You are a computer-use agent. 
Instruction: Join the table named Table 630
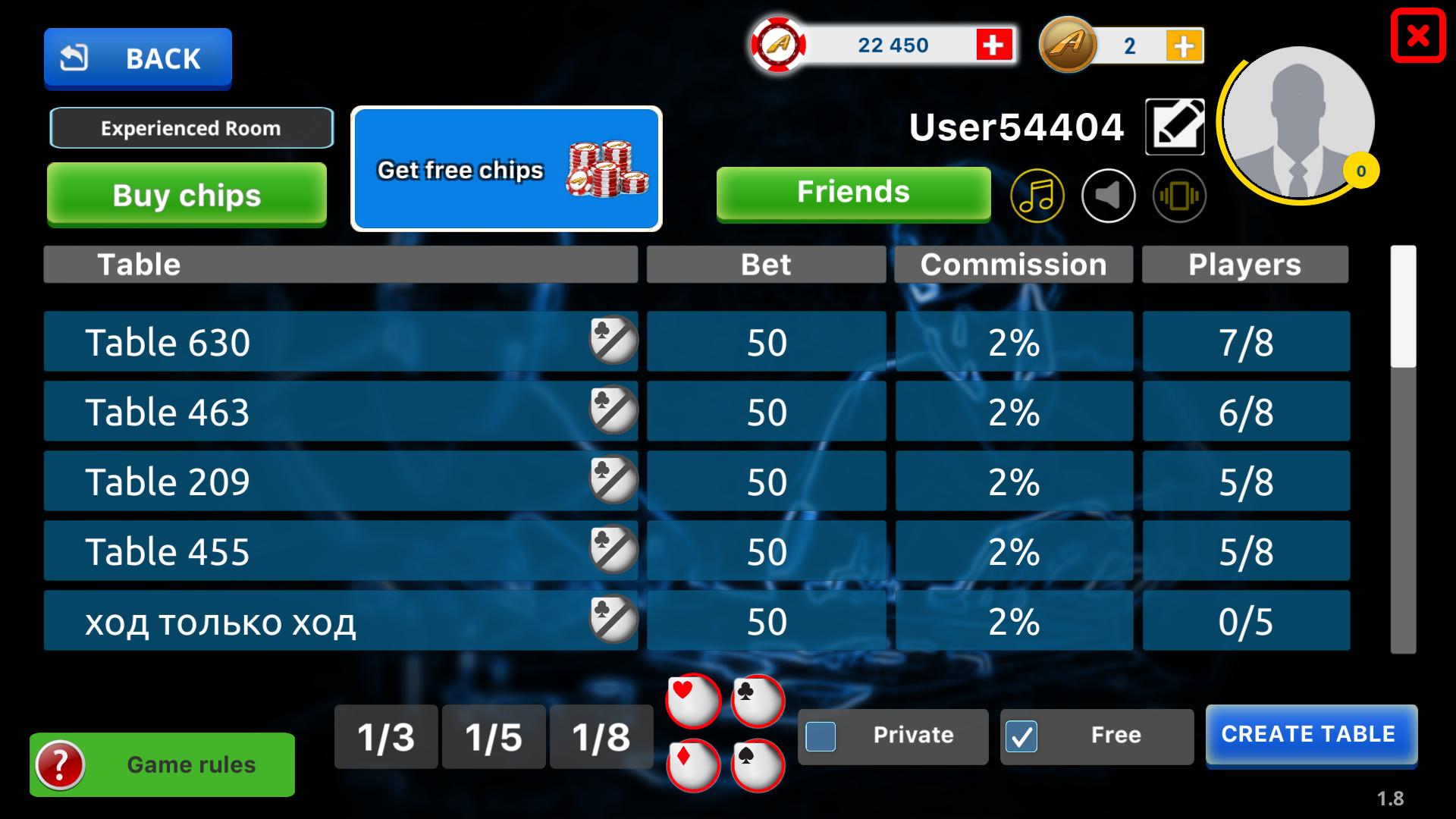[x=340, y=342]
